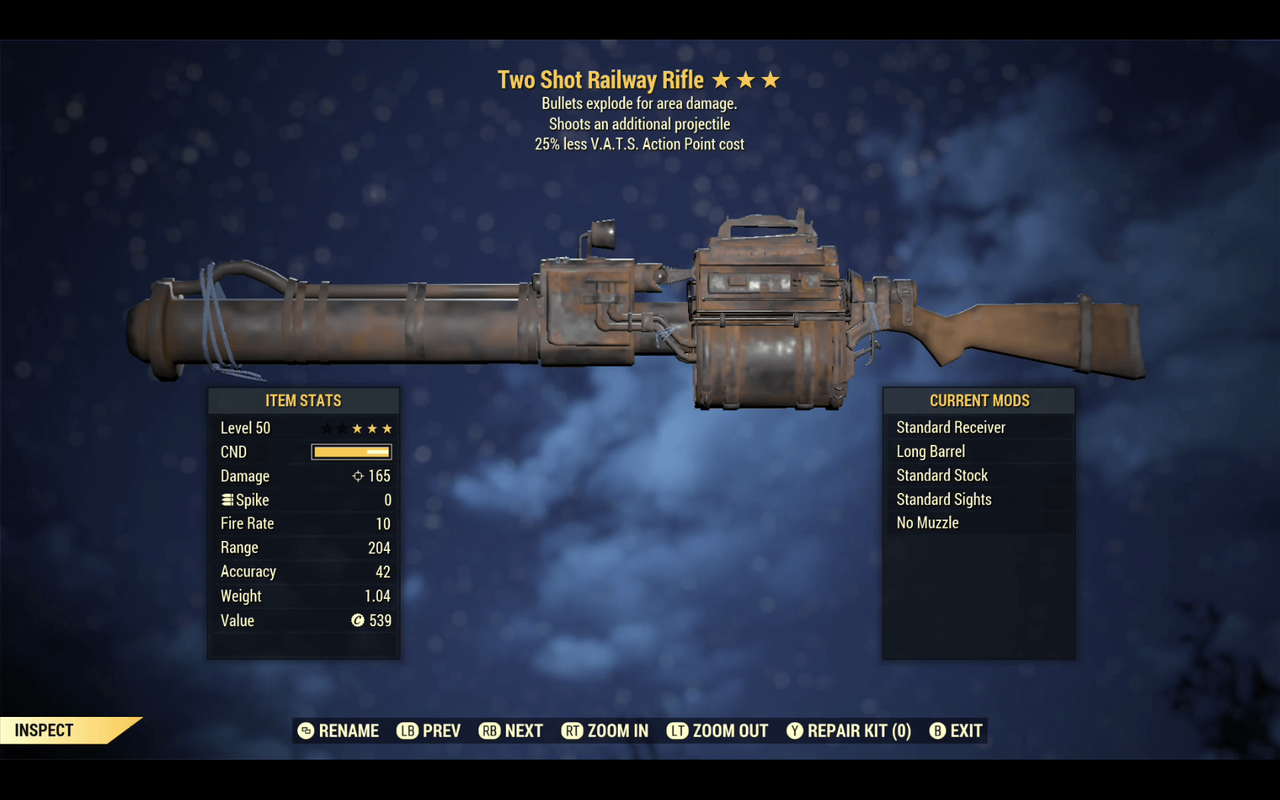Switch to the INSPECT tab
The height and width of the screenshot is (800, 1280).
click(x=42, y=730)
